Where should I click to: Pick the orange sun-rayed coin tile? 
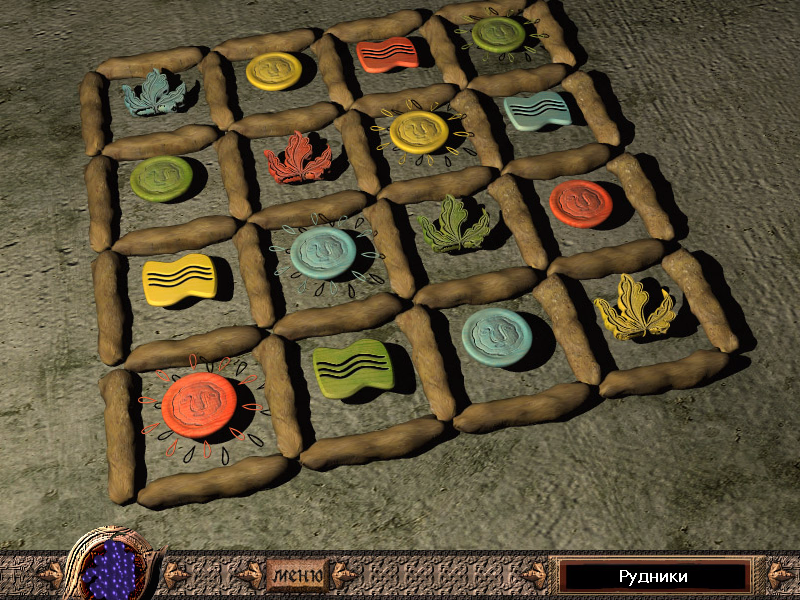point(198,405)
